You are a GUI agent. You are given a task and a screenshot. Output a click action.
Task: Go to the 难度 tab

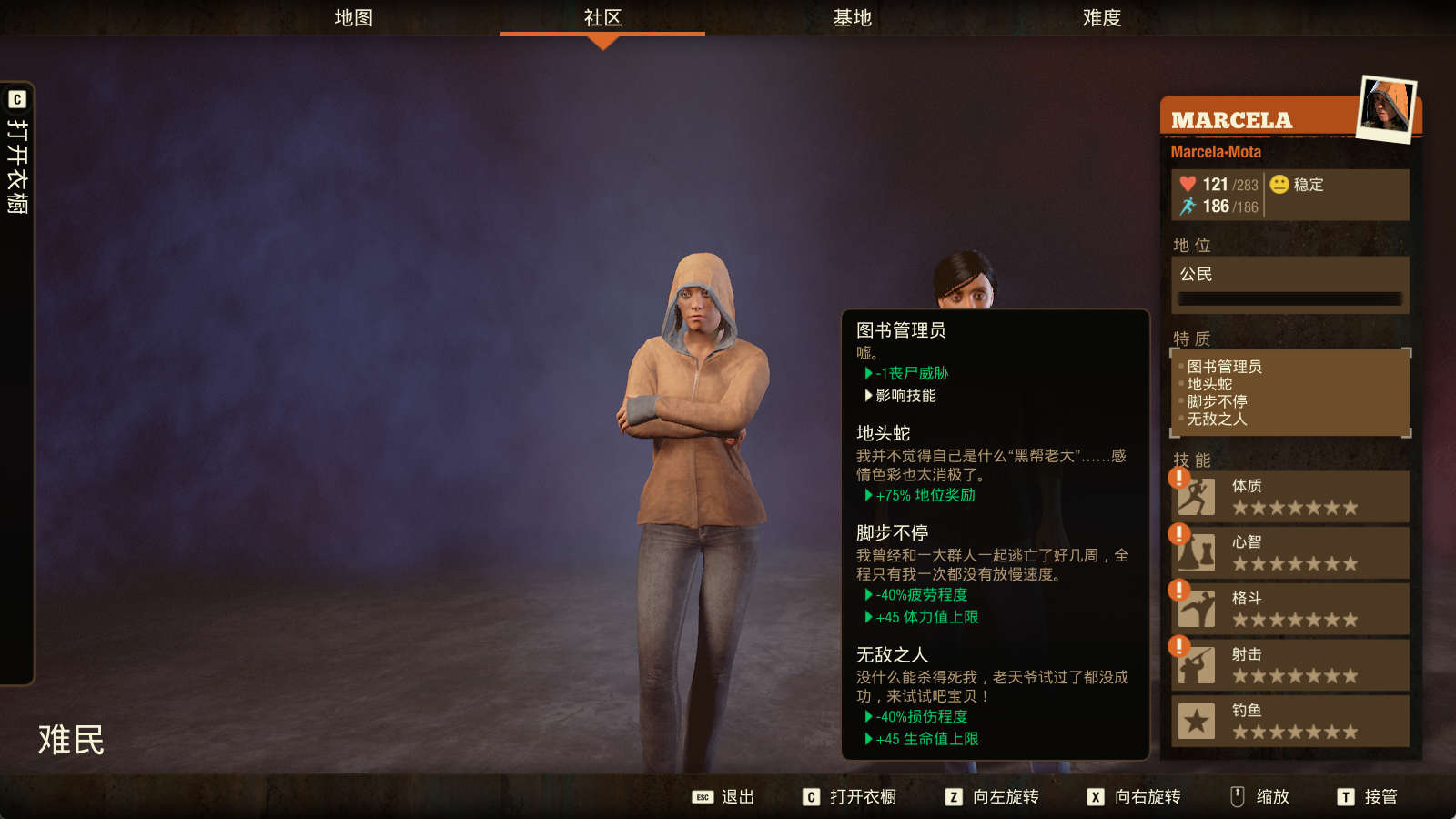(x=1101, y=18)
